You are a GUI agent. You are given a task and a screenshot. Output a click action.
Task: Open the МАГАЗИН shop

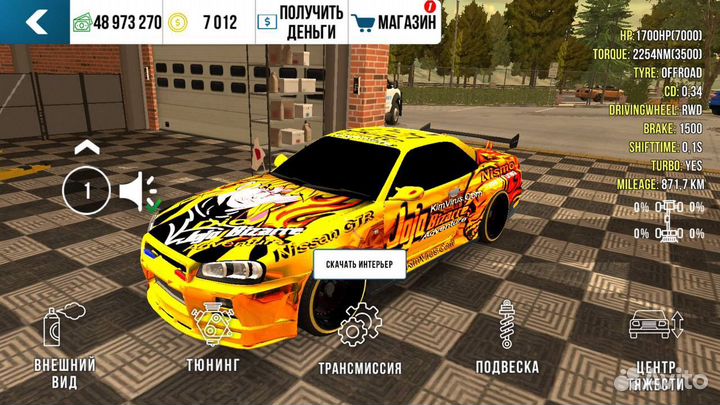(x=396, y=21)
